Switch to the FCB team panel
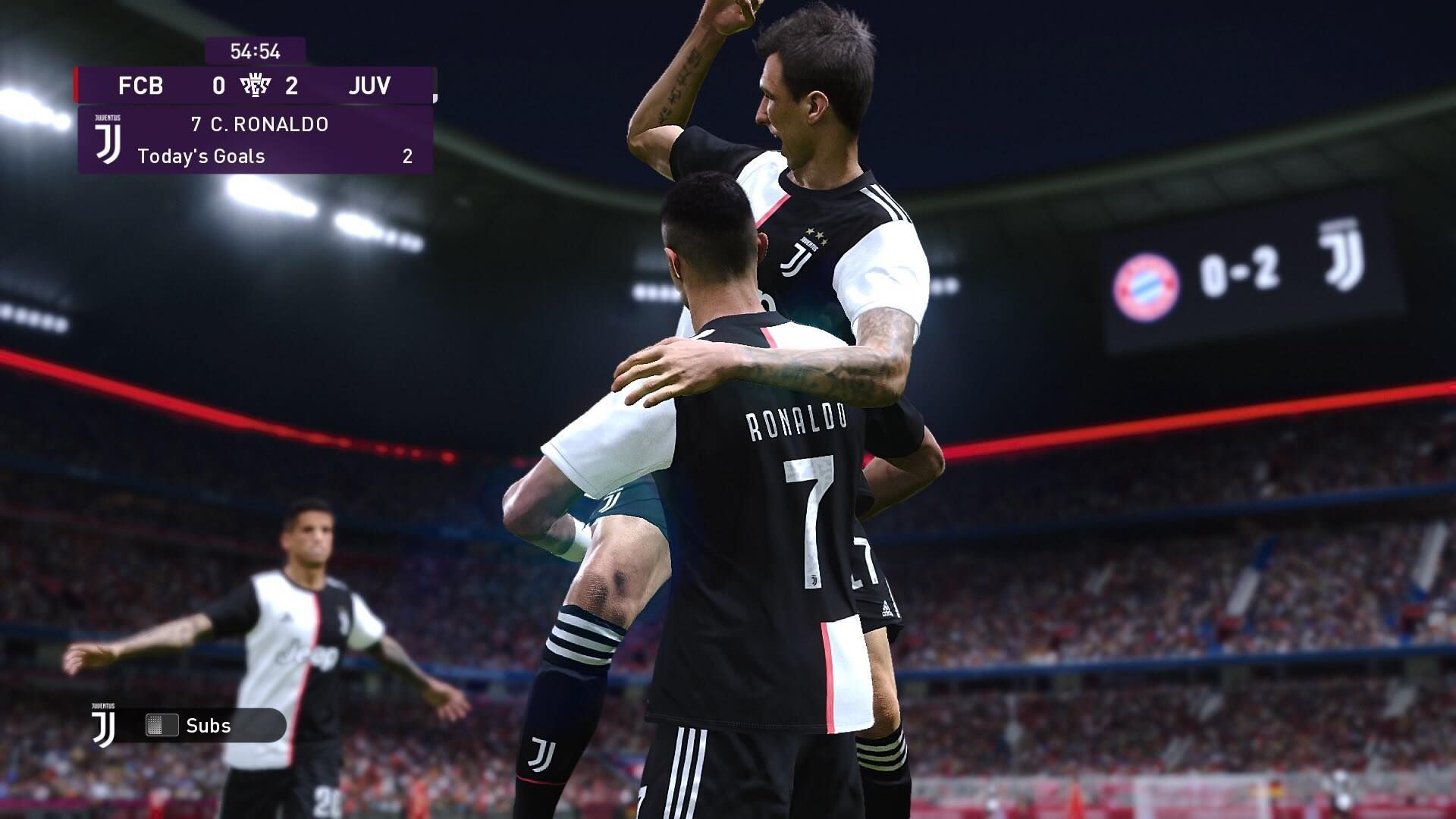This screenshot has width=1456, height=819. 140,86
